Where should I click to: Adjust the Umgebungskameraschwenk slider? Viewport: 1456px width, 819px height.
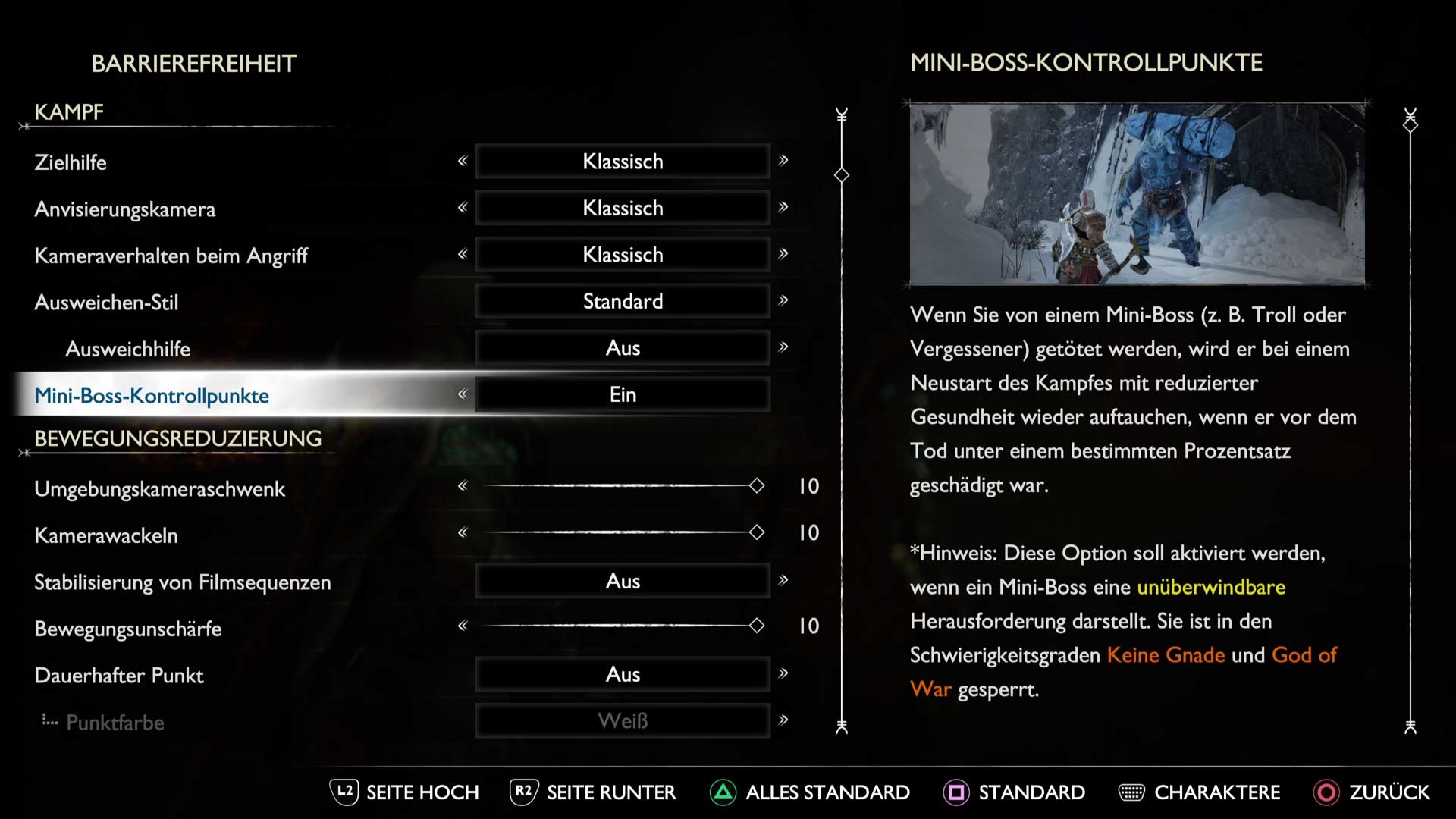(x=756, y=486)
